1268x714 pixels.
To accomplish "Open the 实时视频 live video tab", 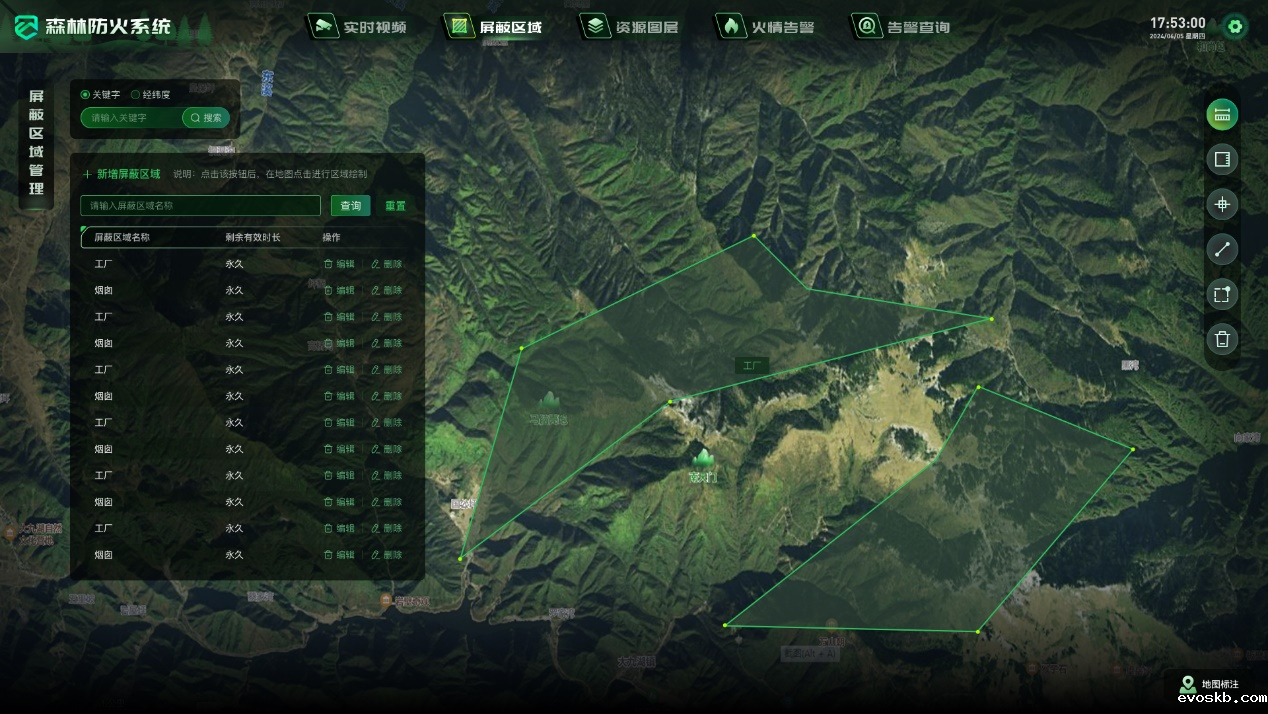I will tap(361, 27).
